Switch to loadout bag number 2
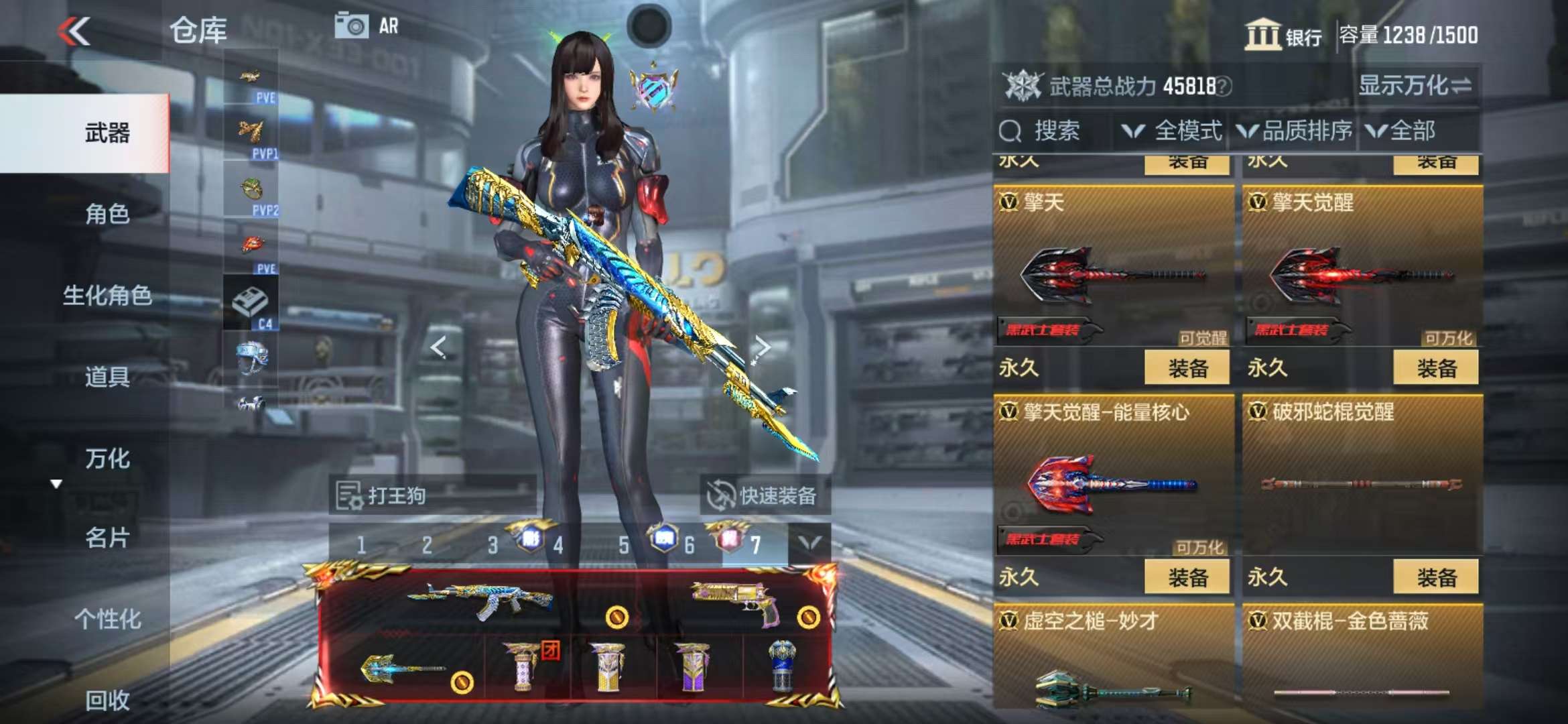Image resolution: width=1568 pixels, height=724 pixels. pos(427,546)
